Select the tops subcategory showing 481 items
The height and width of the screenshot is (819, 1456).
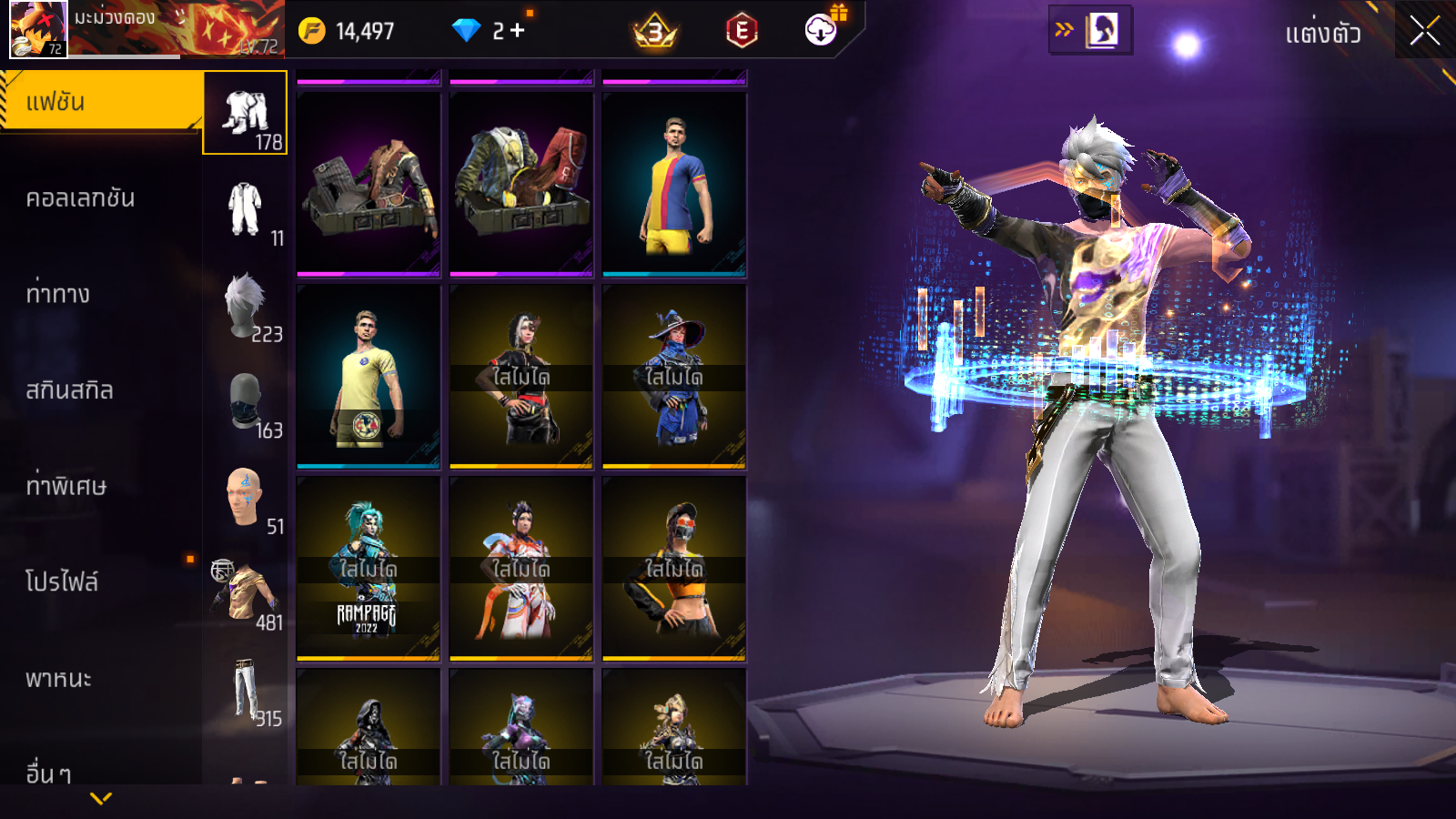[245, 594]
